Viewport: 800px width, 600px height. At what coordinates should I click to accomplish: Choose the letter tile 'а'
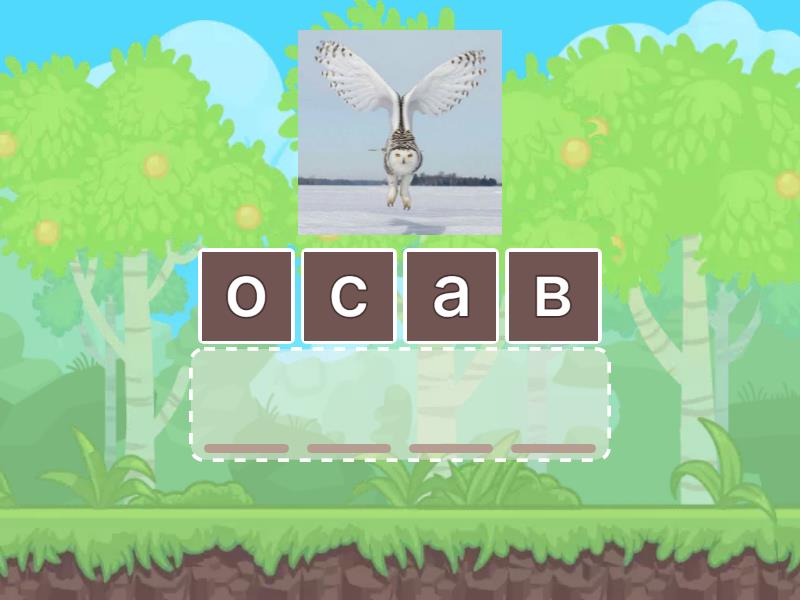coord(451,296)
